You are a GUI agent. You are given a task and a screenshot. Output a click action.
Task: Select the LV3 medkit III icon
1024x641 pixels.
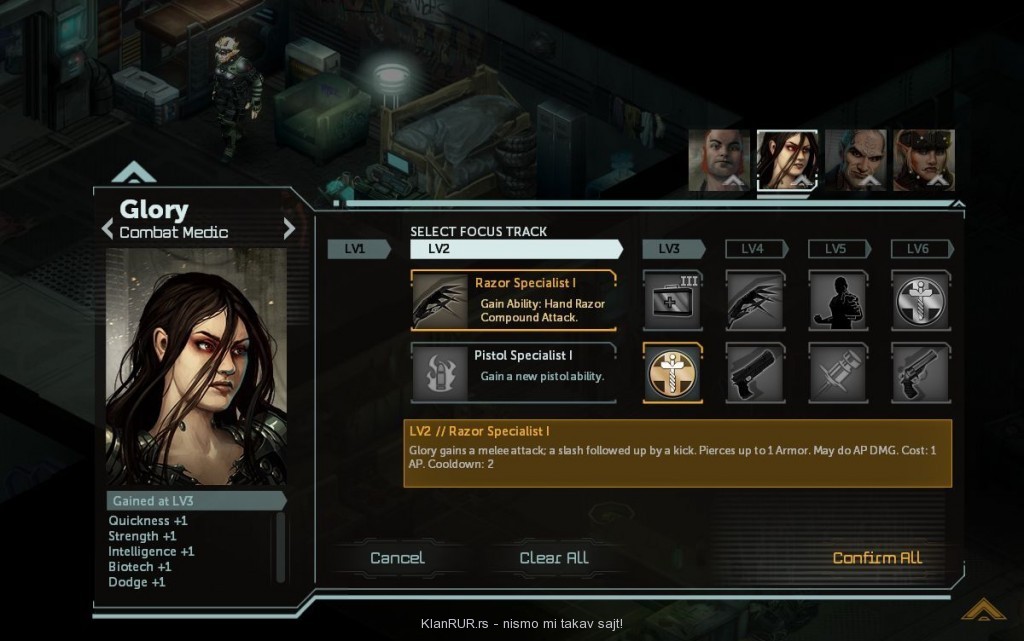coord(672,300)
